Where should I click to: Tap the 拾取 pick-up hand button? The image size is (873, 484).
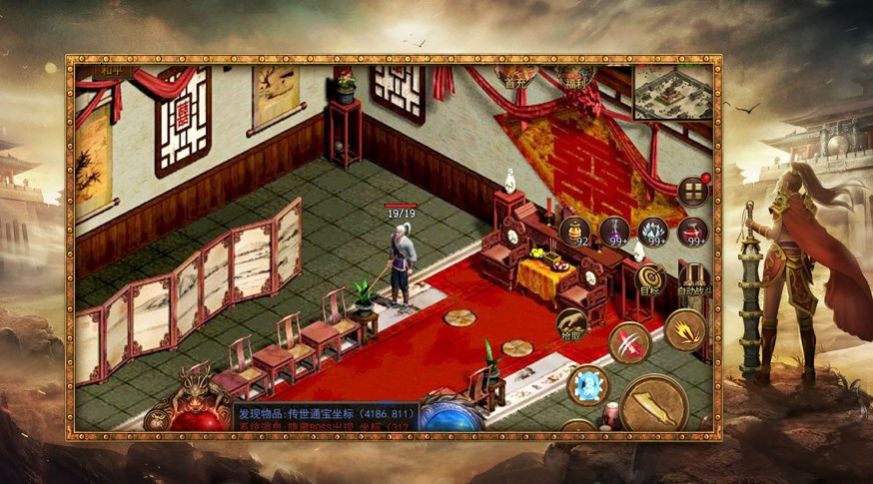[573, 324]
